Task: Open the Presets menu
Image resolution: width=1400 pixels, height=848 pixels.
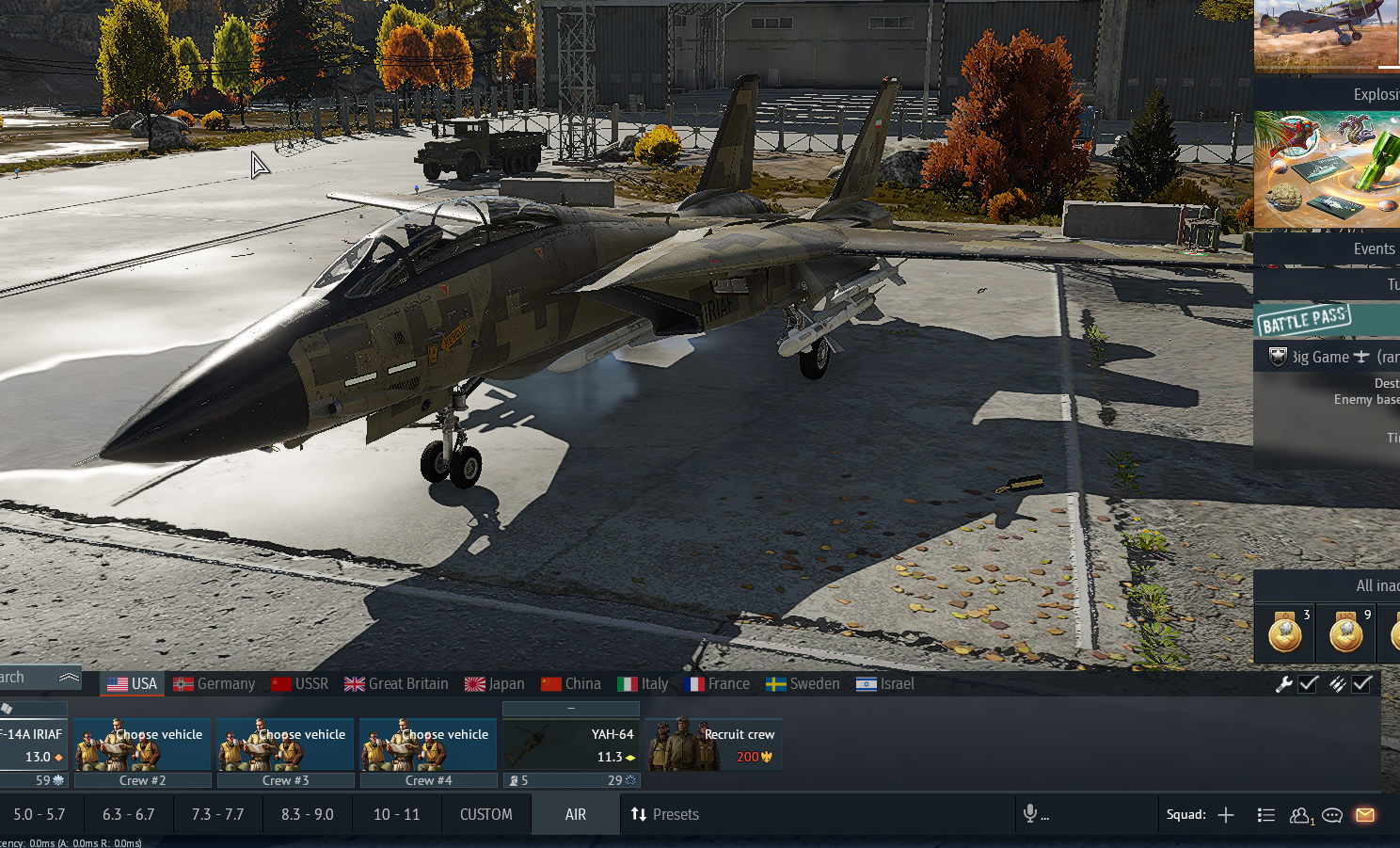Action: point(665,814)
